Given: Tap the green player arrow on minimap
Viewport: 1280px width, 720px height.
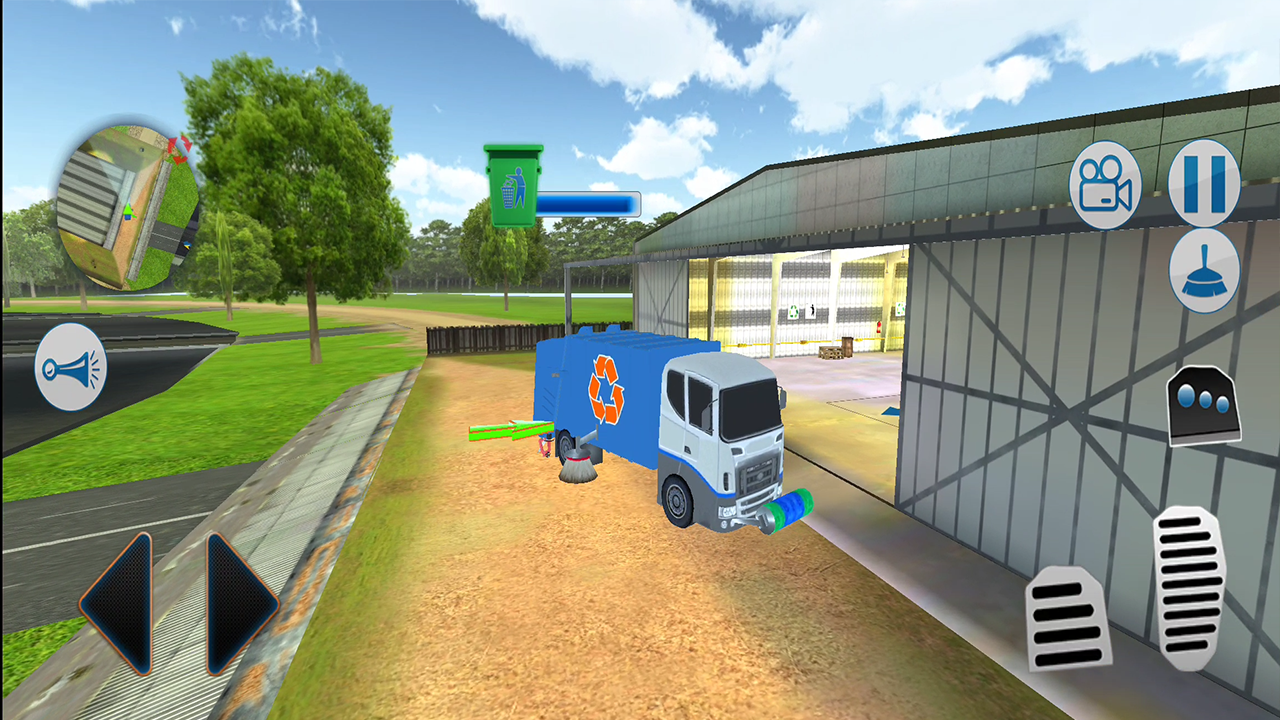Looking at the screenshot, I should point(126,212).
